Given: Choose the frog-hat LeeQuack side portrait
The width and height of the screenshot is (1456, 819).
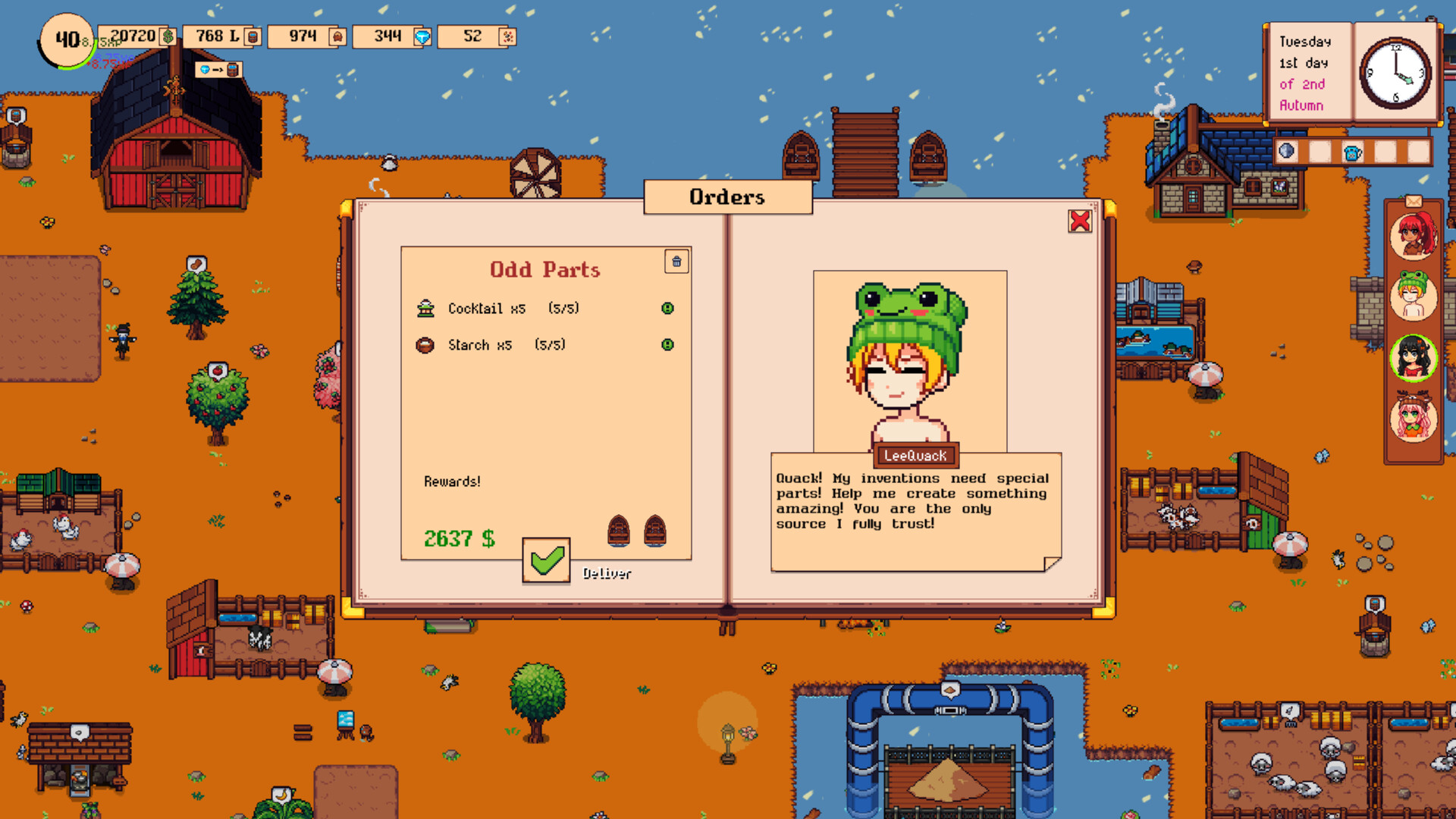Looking at the screenshot, I should pyautogui.click(x=1413, y=296).
